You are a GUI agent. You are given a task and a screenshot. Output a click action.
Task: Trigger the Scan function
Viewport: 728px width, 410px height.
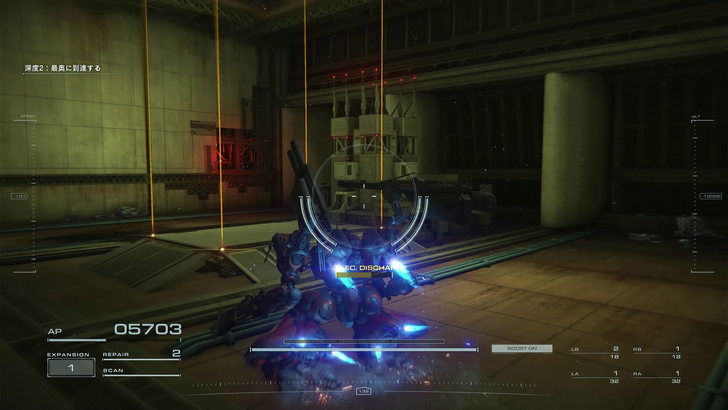(x=141, y=371)
